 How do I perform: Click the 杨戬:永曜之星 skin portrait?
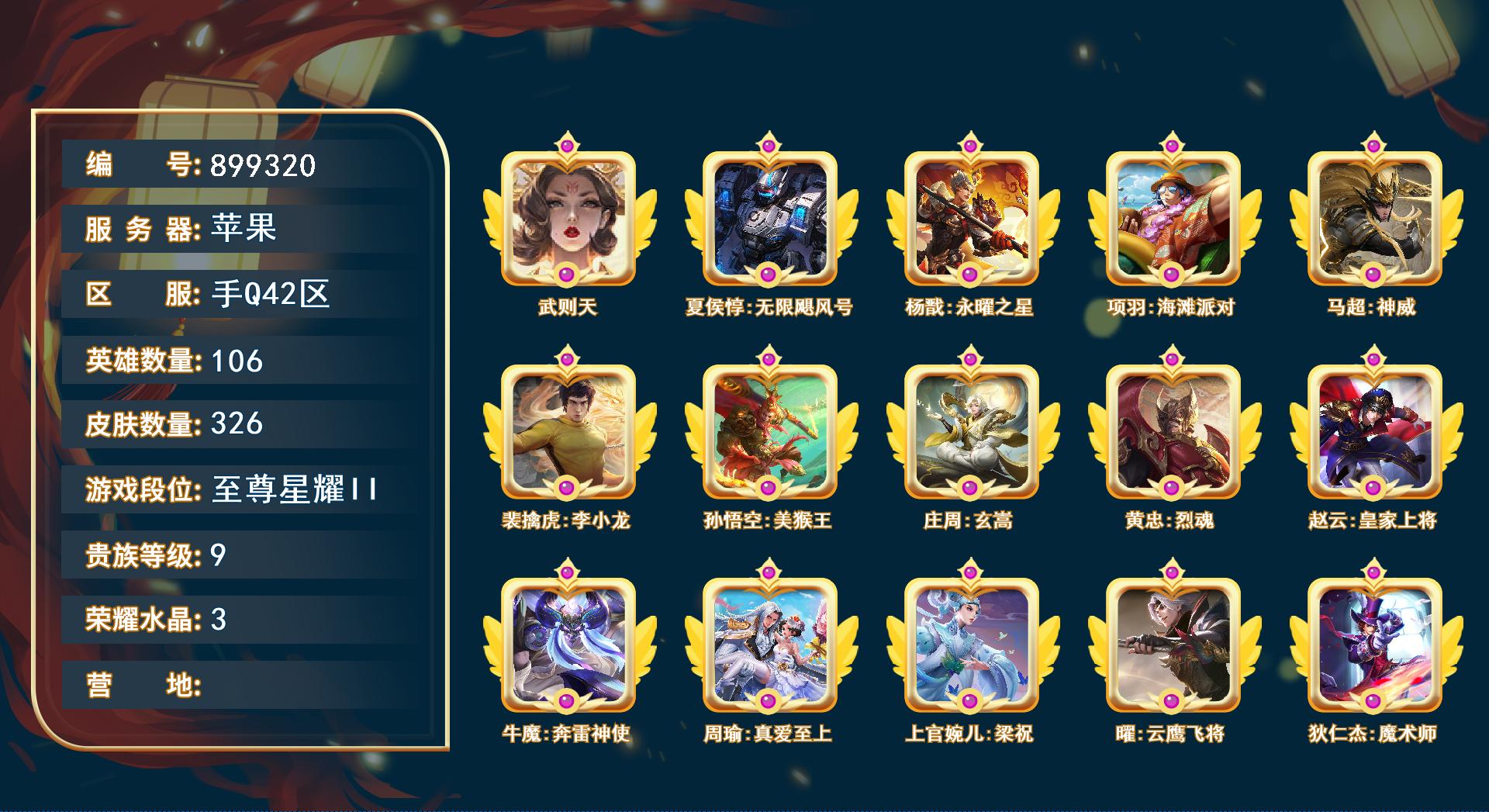(972, 217)
